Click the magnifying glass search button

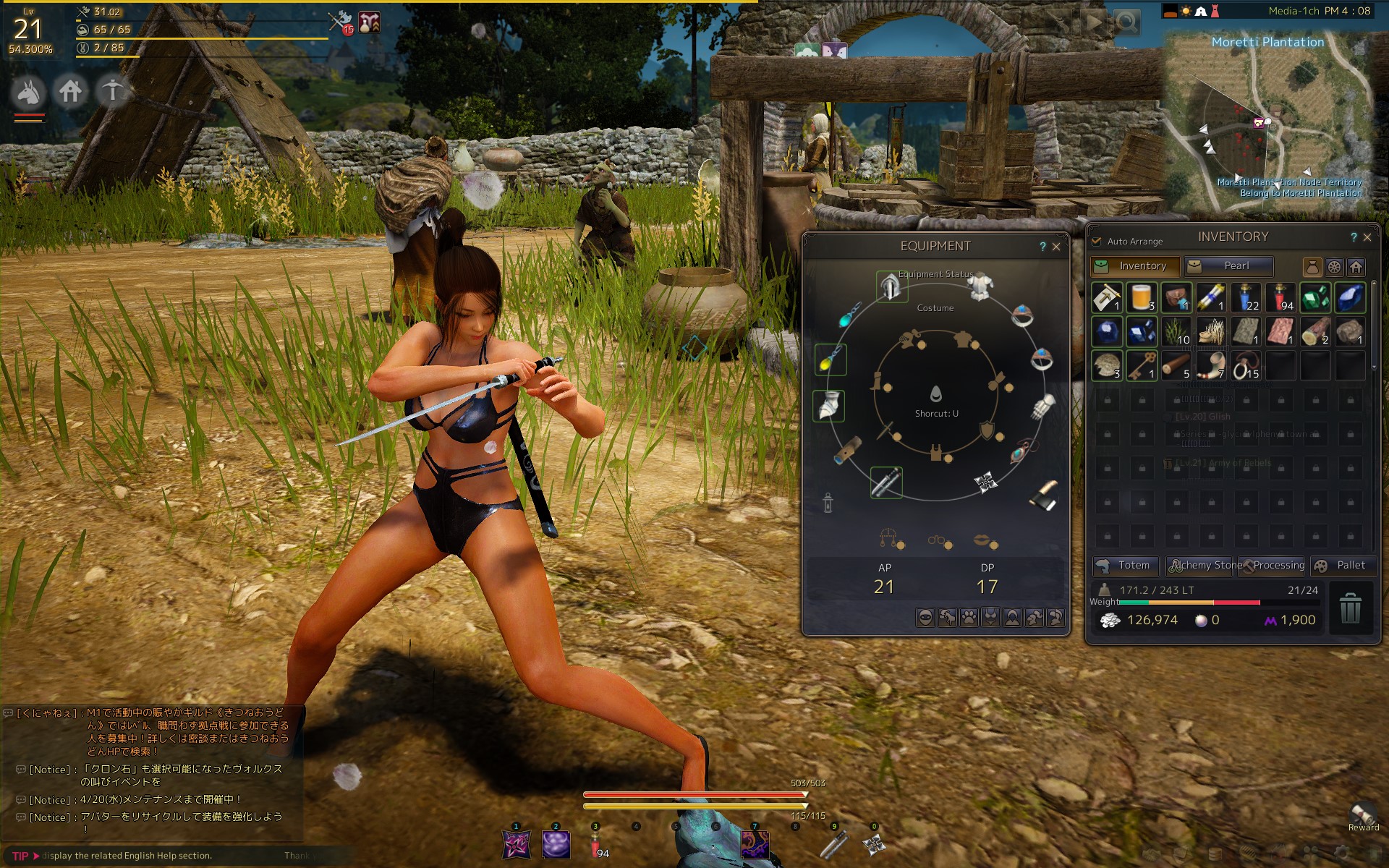pyautogui.click(x=1126, y=22)
